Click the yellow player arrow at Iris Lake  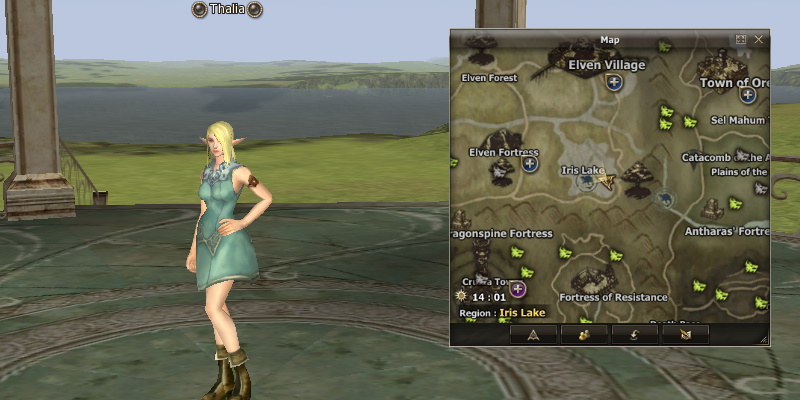point(606,180)
